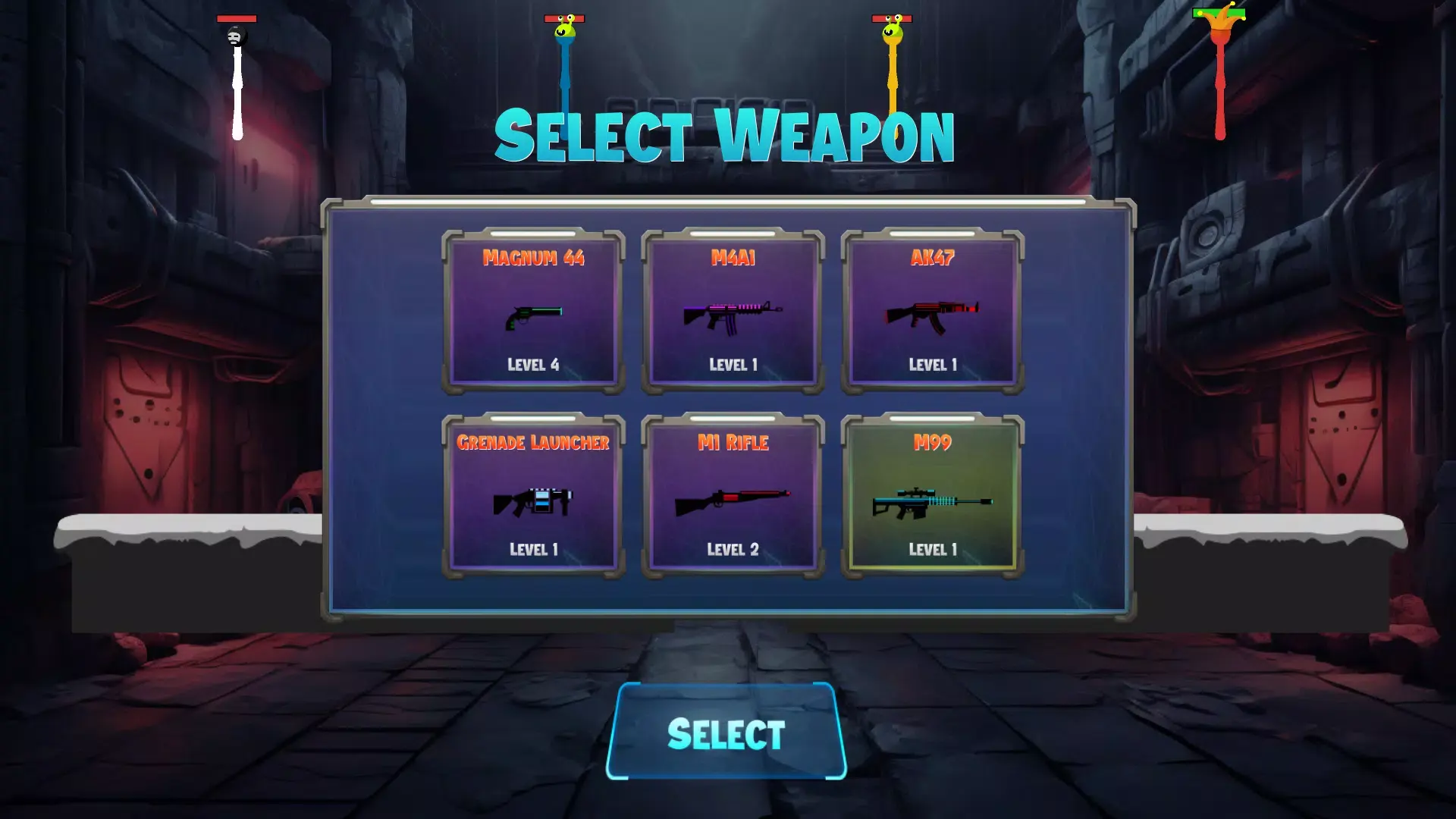Click the Magnum 44 Level 4 label
This screenshot has height=819, width=1456.
pos(533,365)
